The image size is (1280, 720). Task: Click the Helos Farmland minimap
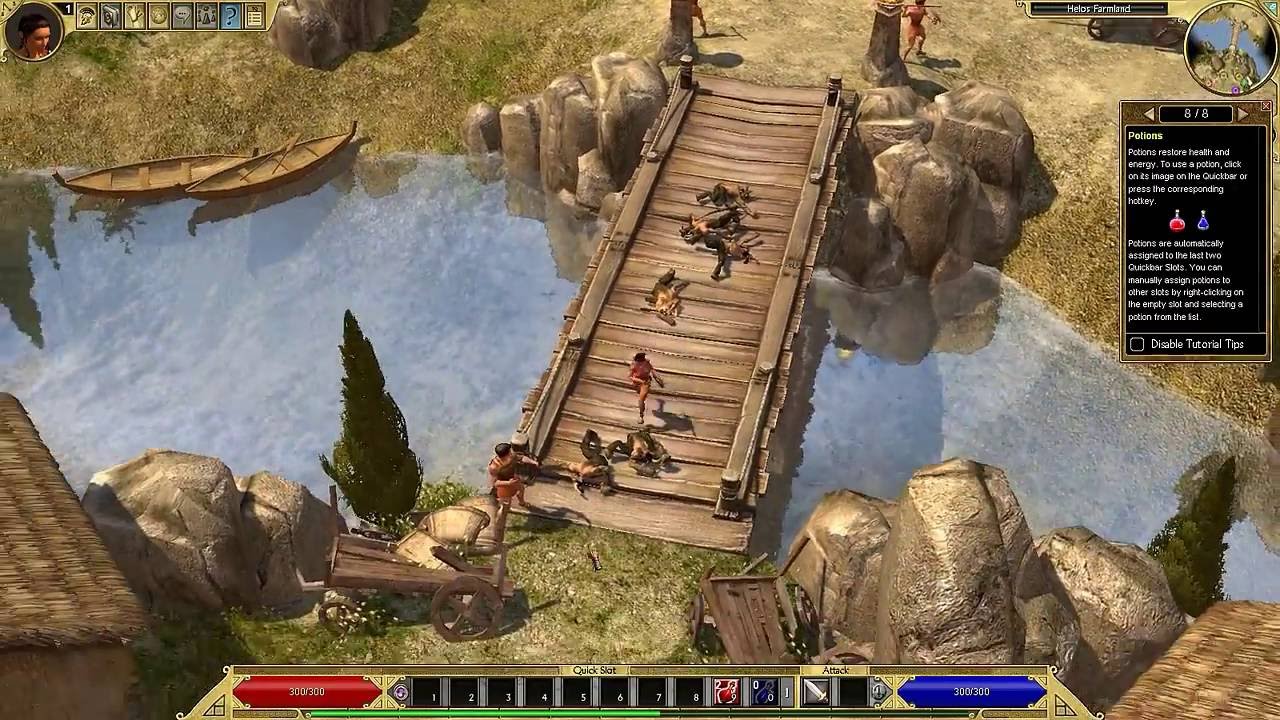(x=1230, y=45)
